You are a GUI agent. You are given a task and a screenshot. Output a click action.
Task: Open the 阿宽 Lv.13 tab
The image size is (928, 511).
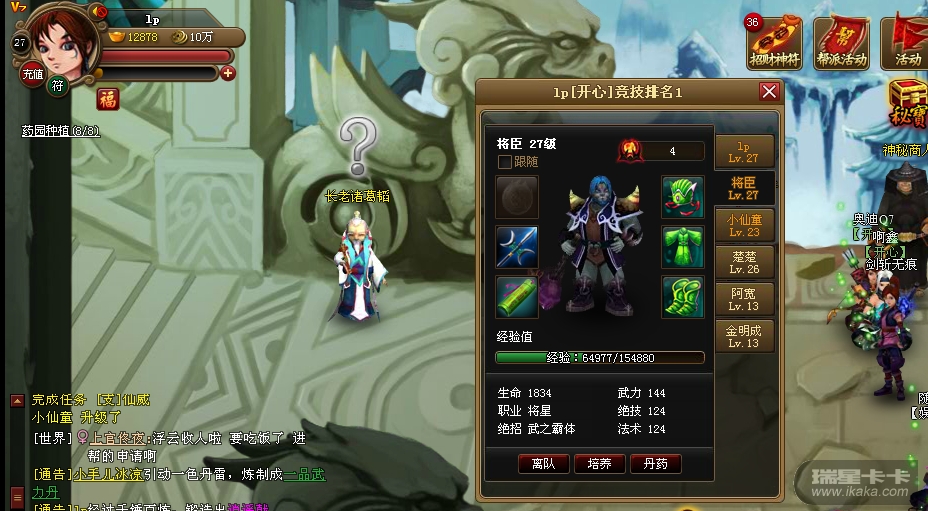[x=744, y=299]
